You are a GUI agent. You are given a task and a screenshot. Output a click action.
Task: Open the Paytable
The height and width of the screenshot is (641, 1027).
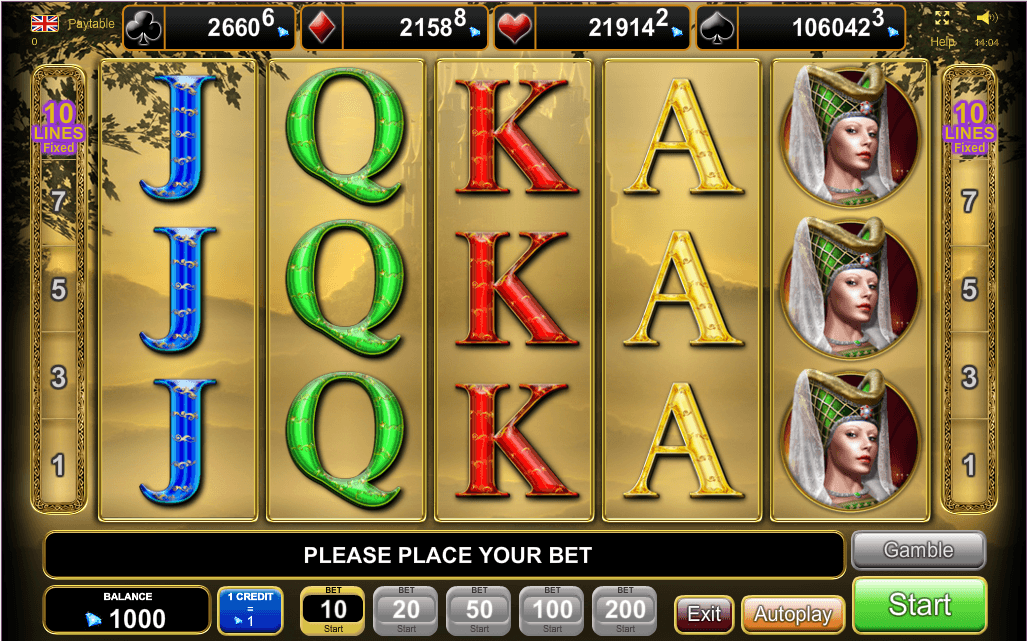tap(91, 23)
